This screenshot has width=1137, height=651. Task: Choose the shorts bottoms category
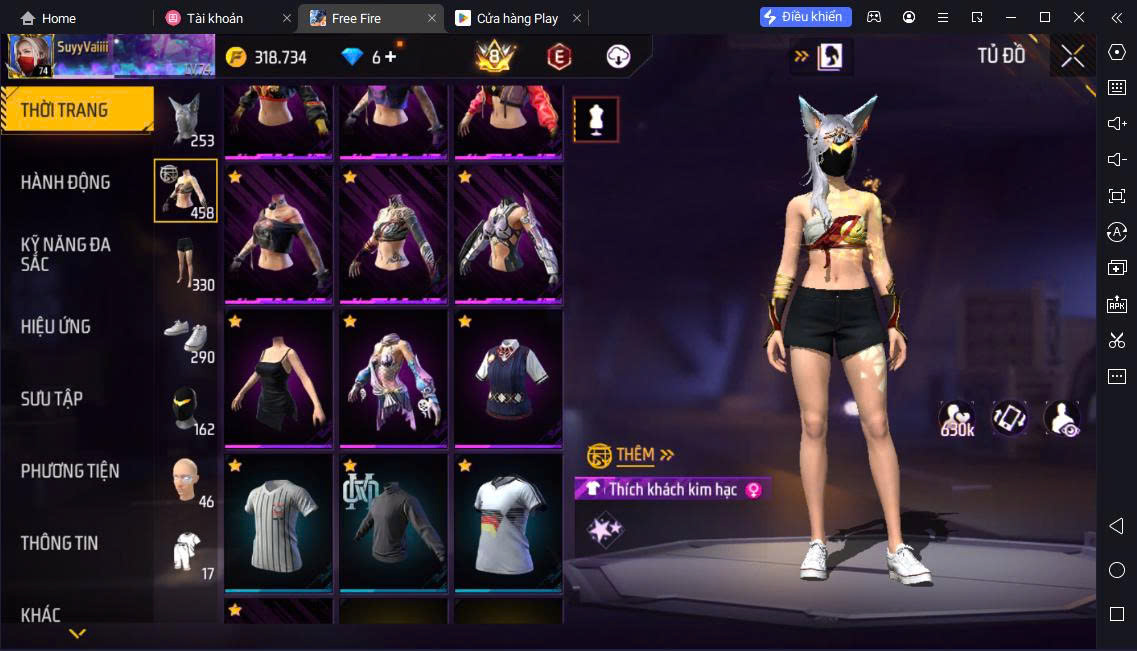pyautogui.click(x=185, y=263)
